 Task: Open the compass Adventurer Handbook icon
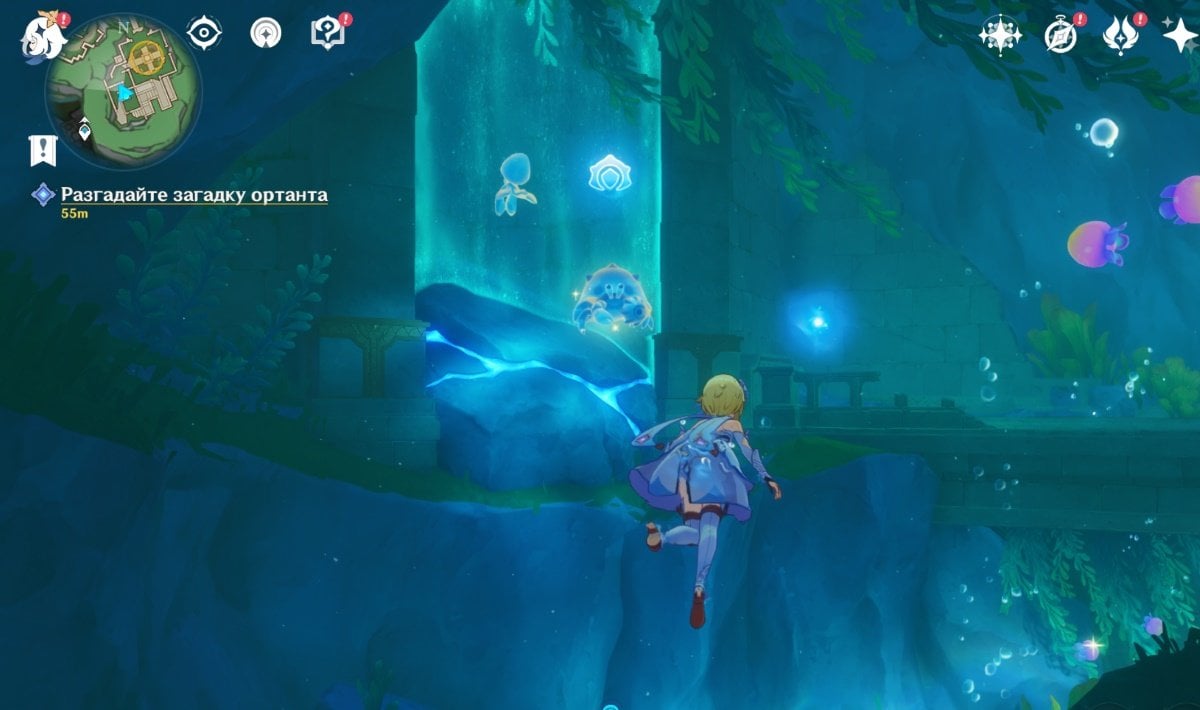pos(1059,35)
